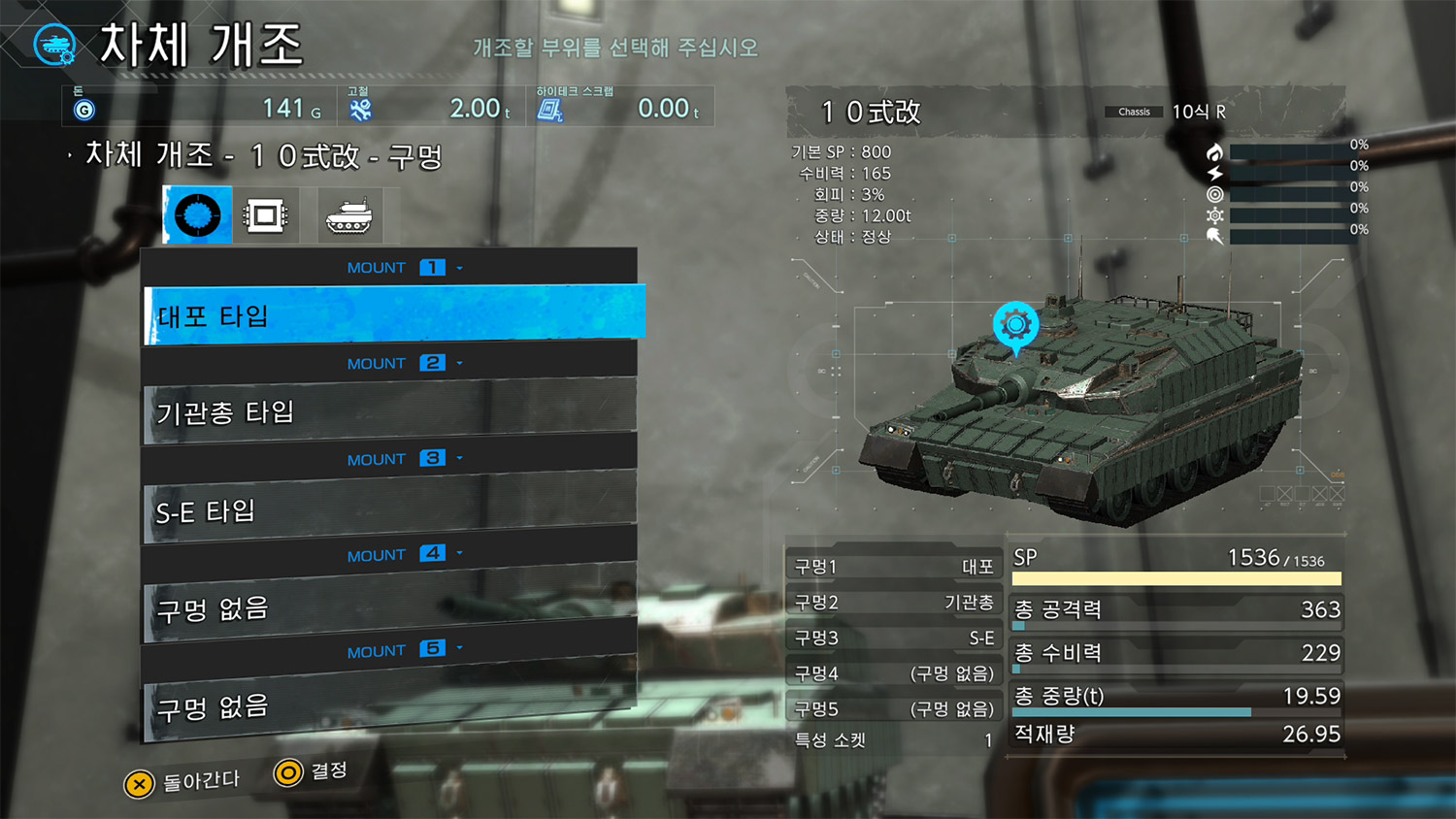
Task: Pick the S-E 타입 mount 3 entry
Action: 390,509
